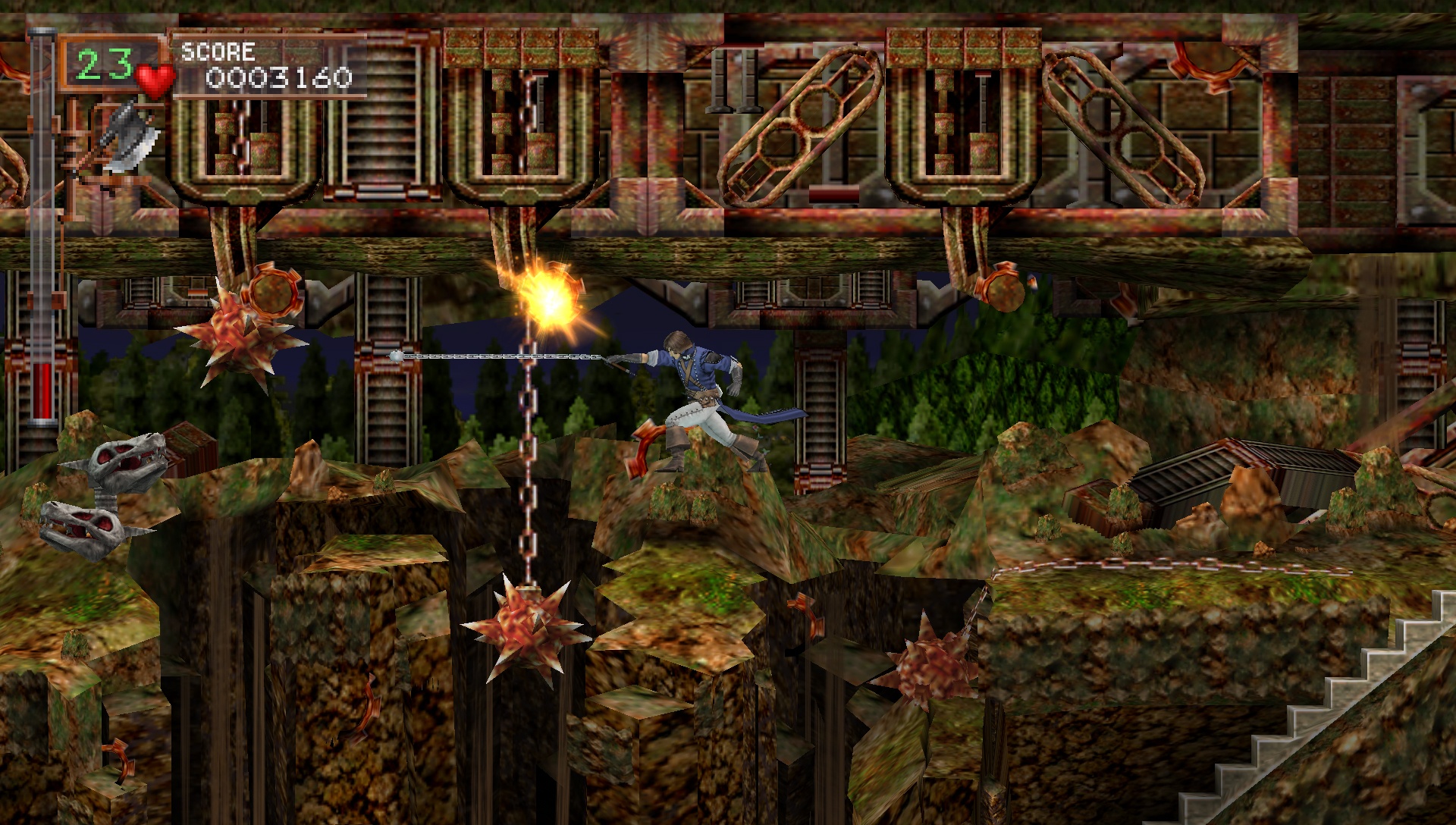Click the red heart icon beside the ammo counter
This screenshot has width=1456, height=825.
coord(155,78)
